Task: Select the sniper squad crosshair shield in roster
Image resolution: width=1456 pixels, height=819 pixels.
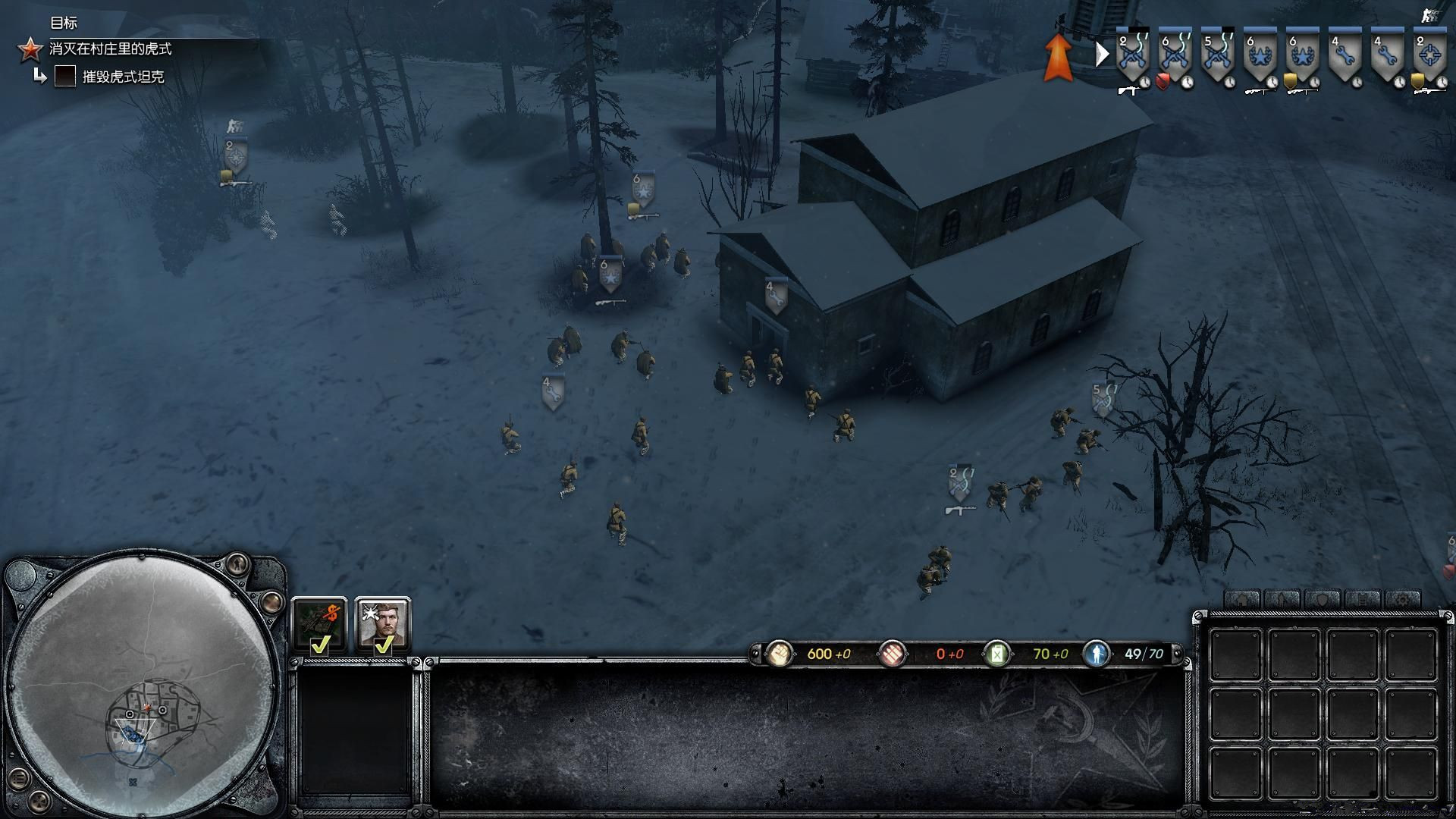Action: [1429, 56]
